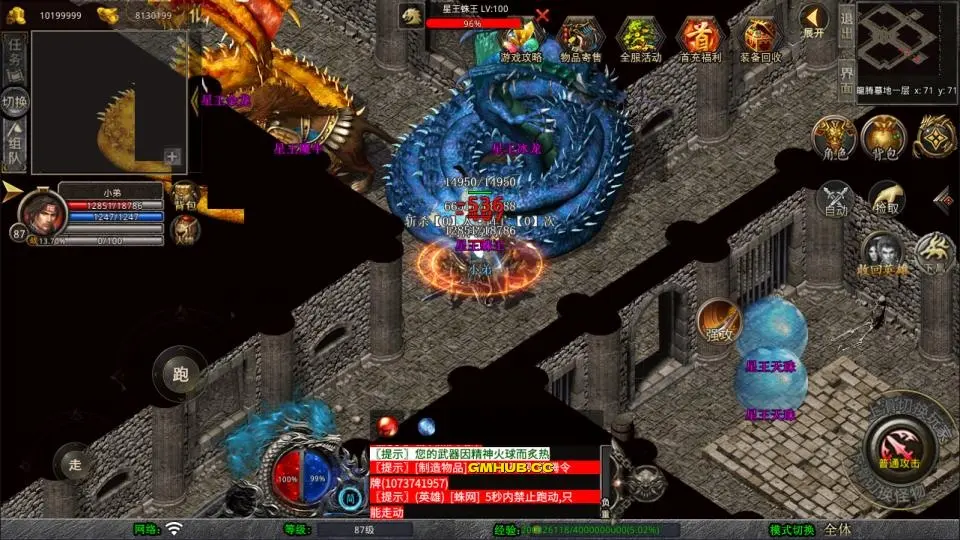The height and width of the screenshot is (540, 960).
Task: Click the 捡取 pick-up button
Action: click(x=886, y=199)
